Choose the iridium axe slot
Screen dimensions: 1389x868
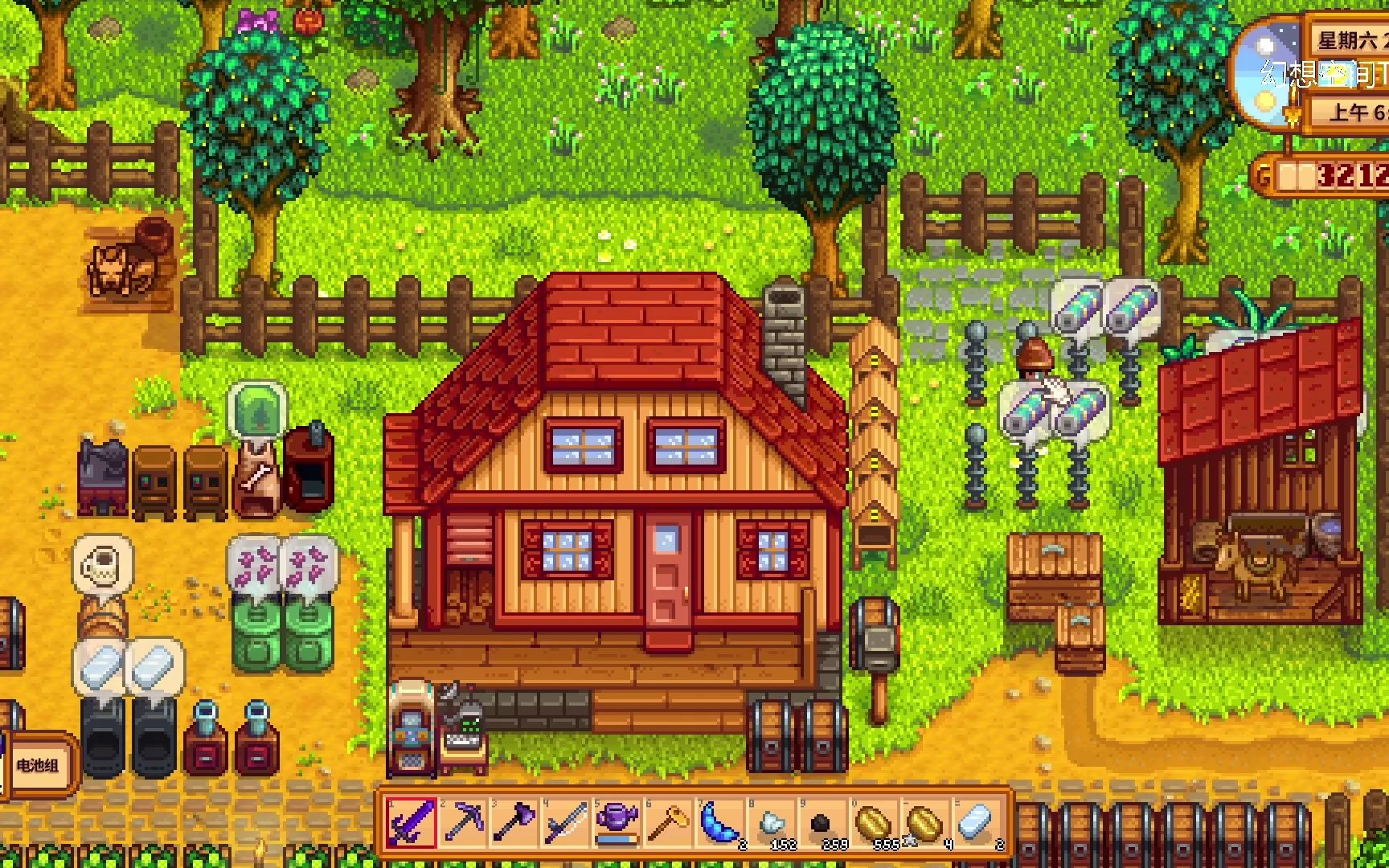pos(514,823)
